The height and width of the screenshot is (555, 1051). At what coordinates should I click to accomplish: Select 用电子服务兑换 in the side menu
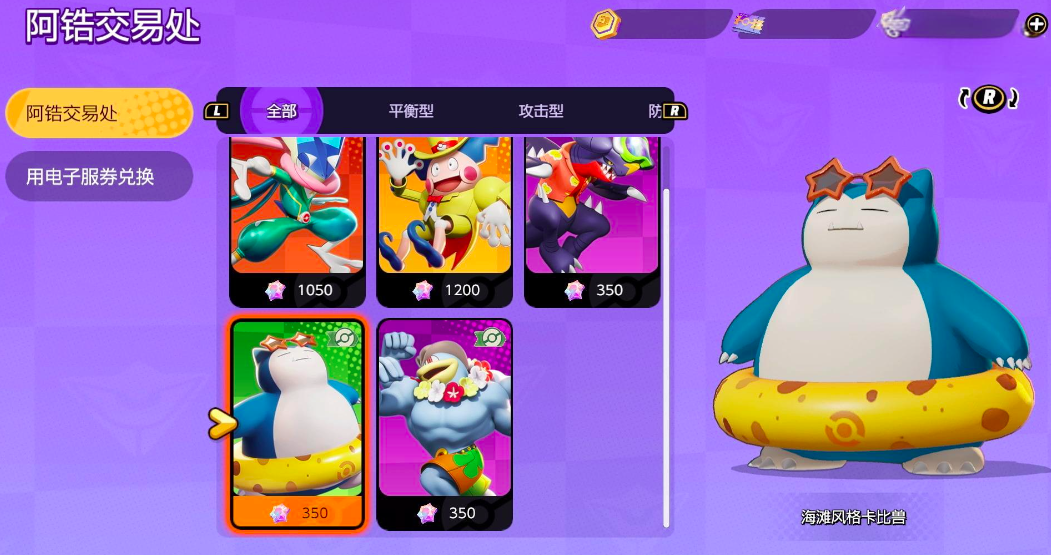[96, 177]
